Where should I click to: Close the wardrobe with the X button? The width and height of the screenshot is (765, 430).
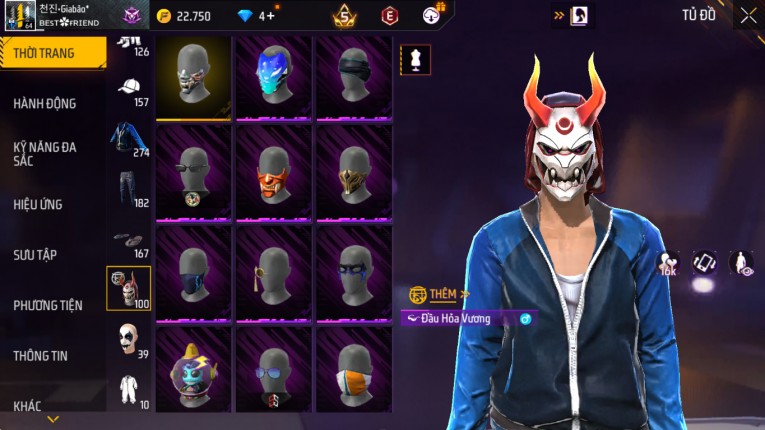coord(748,15)
